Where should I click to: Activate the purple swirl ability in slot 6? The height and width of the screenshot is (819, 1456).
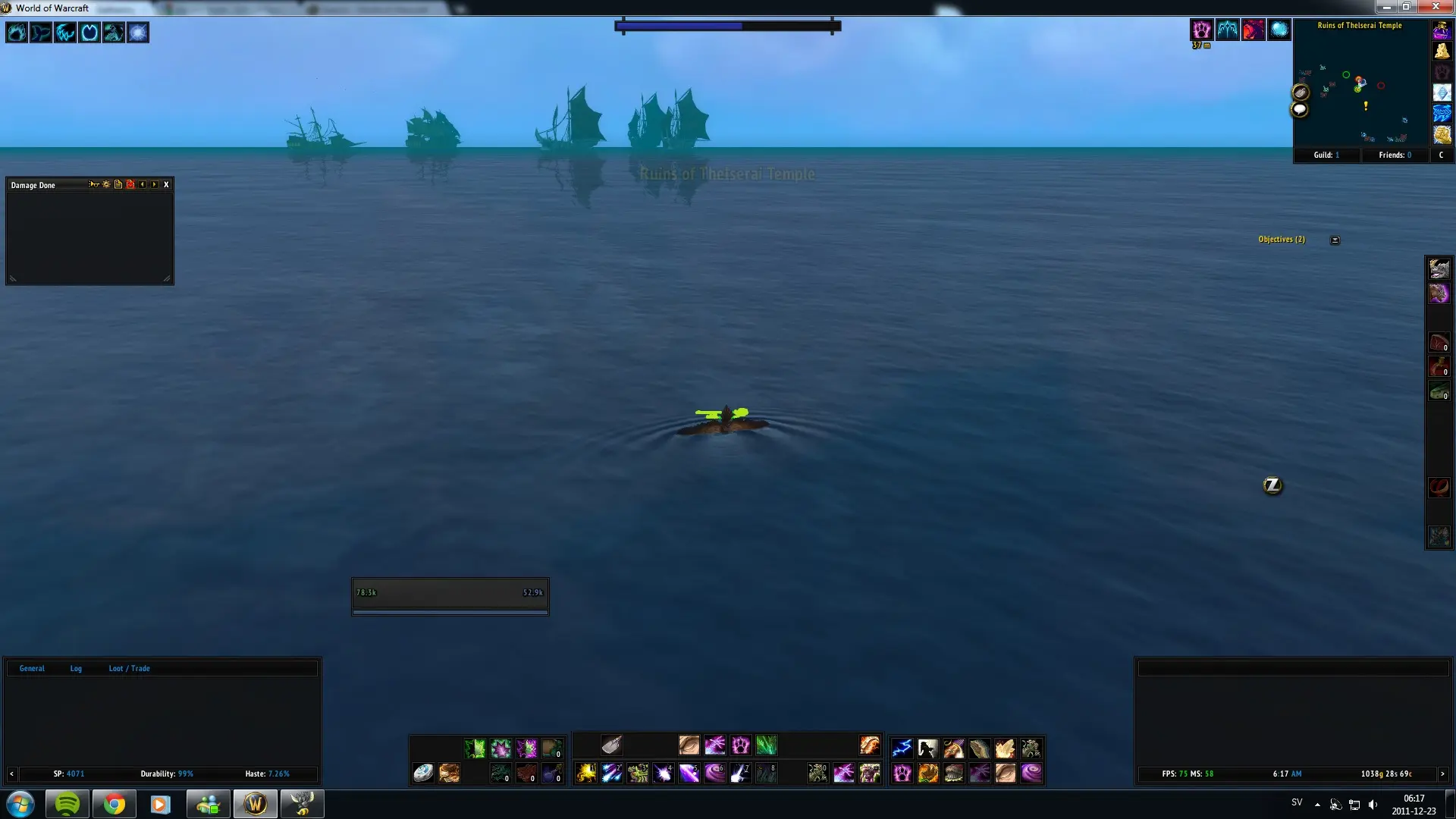click(x=715, y=773)
